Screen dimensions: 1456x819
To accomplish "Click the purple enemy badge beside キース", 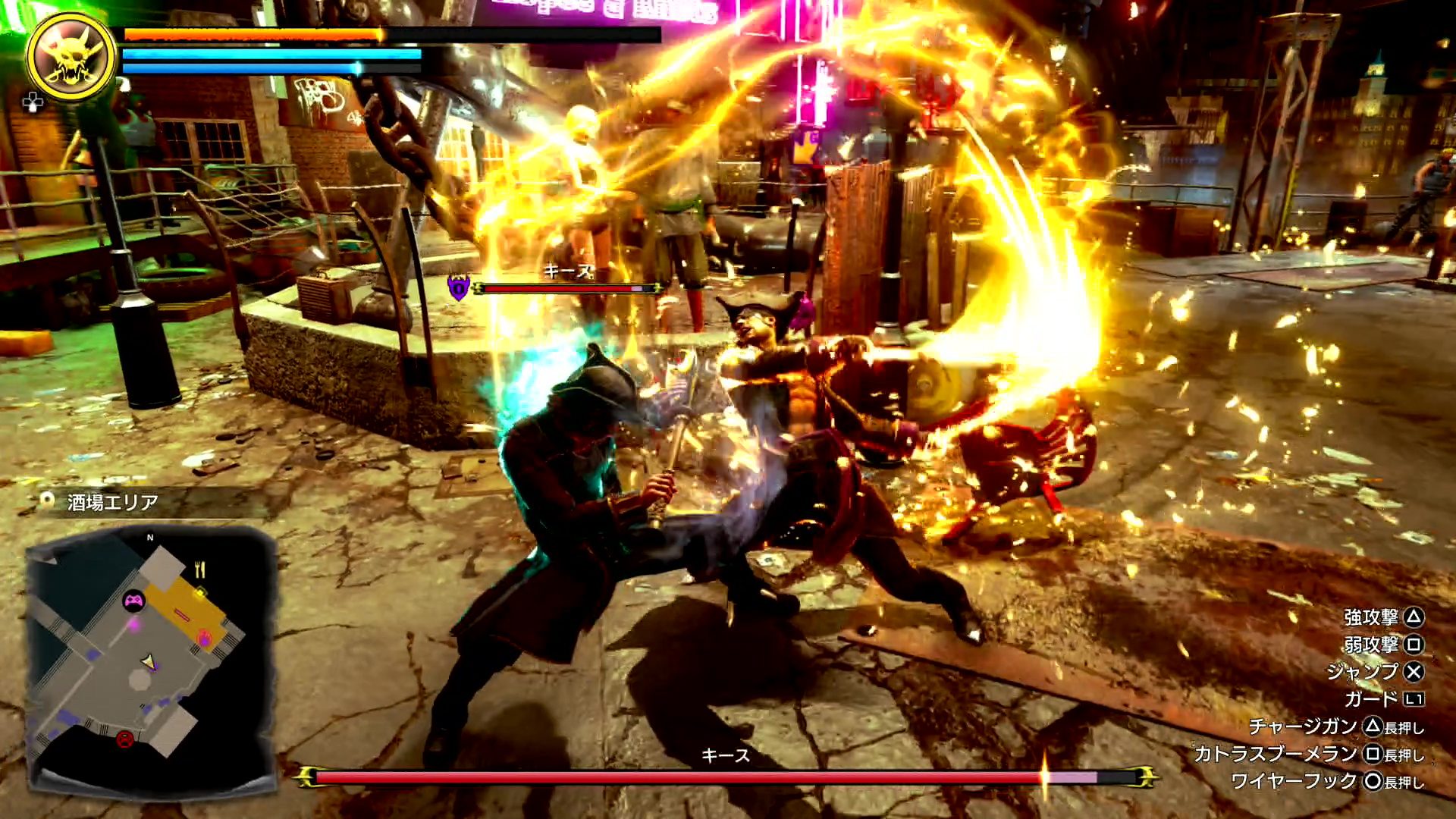I will (x=458, y=288).
